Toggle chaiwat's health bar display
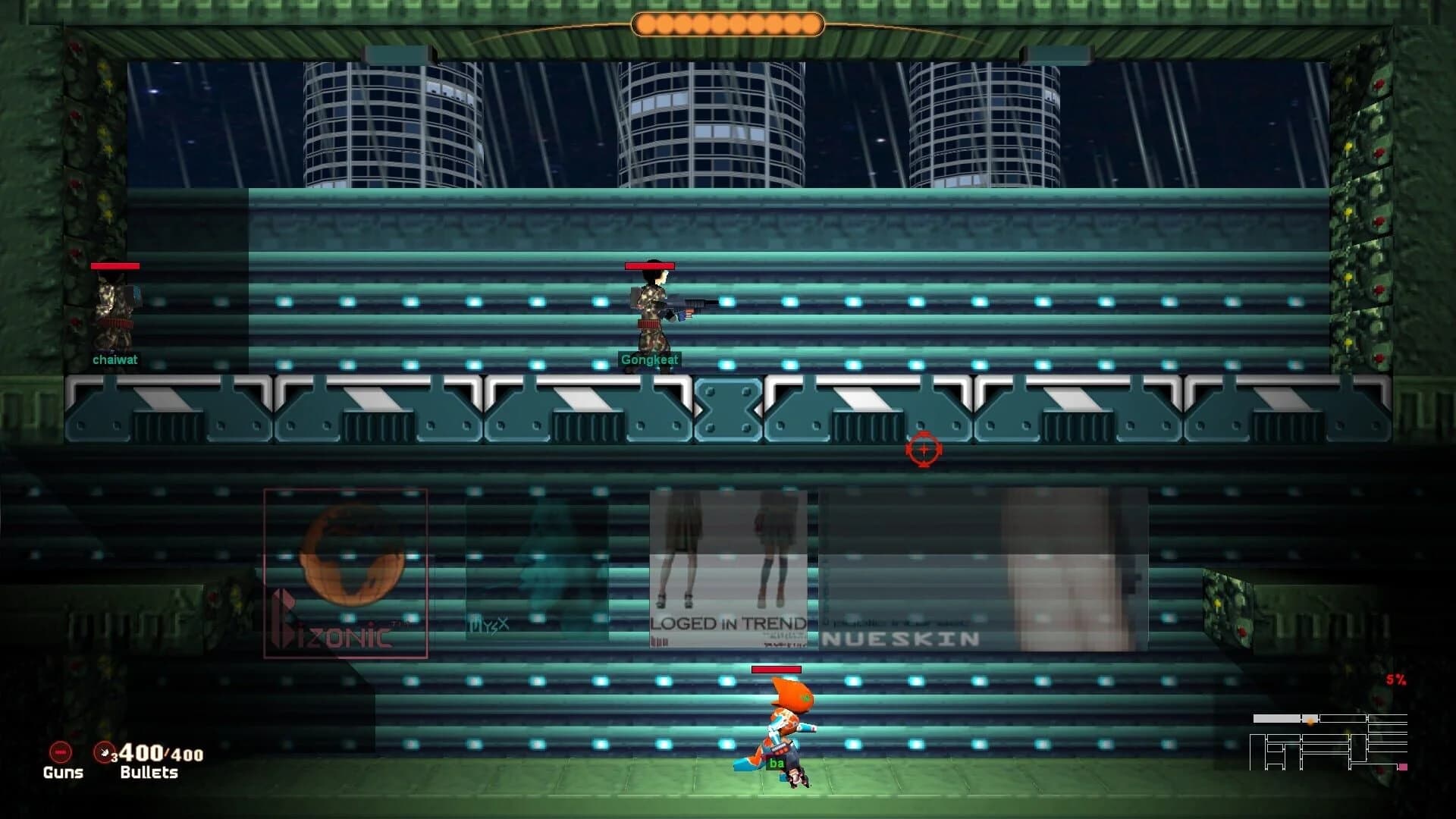This screenshot has width=1456, height=819. (x=114, y=266)
